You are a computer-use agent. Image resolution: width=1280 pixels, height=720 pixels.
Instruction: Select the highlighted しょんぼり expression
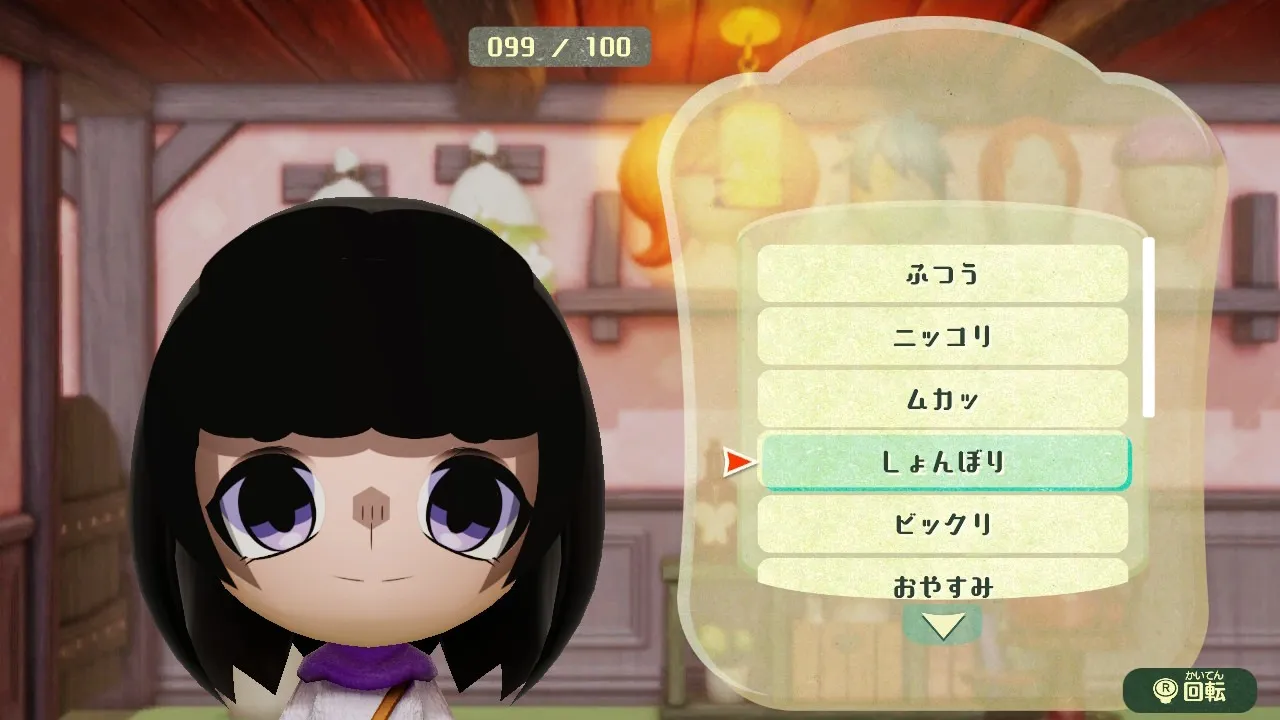pos(944,462)
